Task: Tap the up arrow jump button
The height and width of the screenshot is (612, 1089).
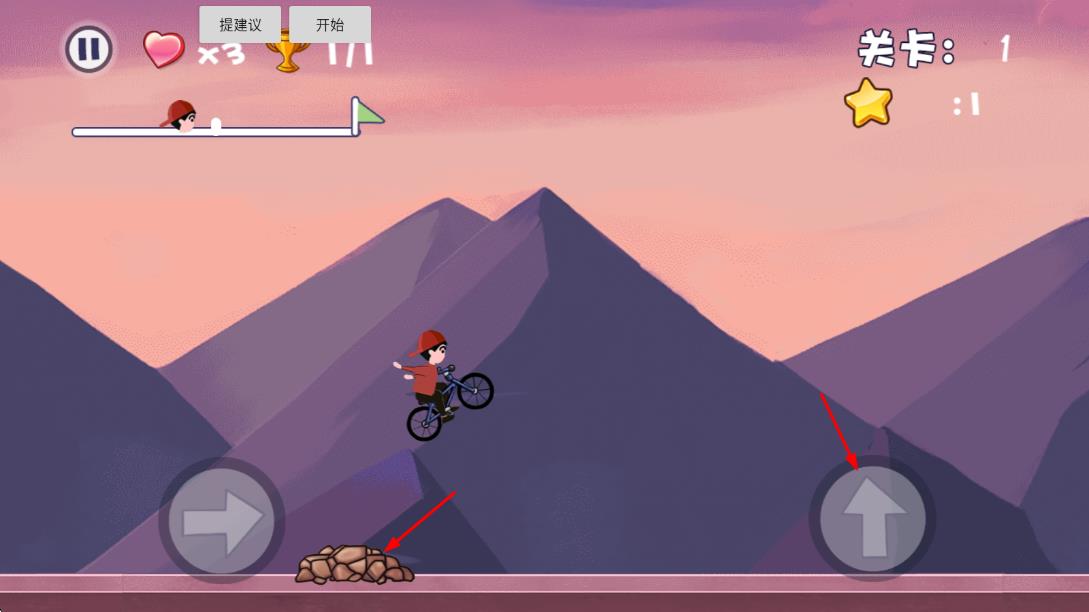Action: pos(872,518)
